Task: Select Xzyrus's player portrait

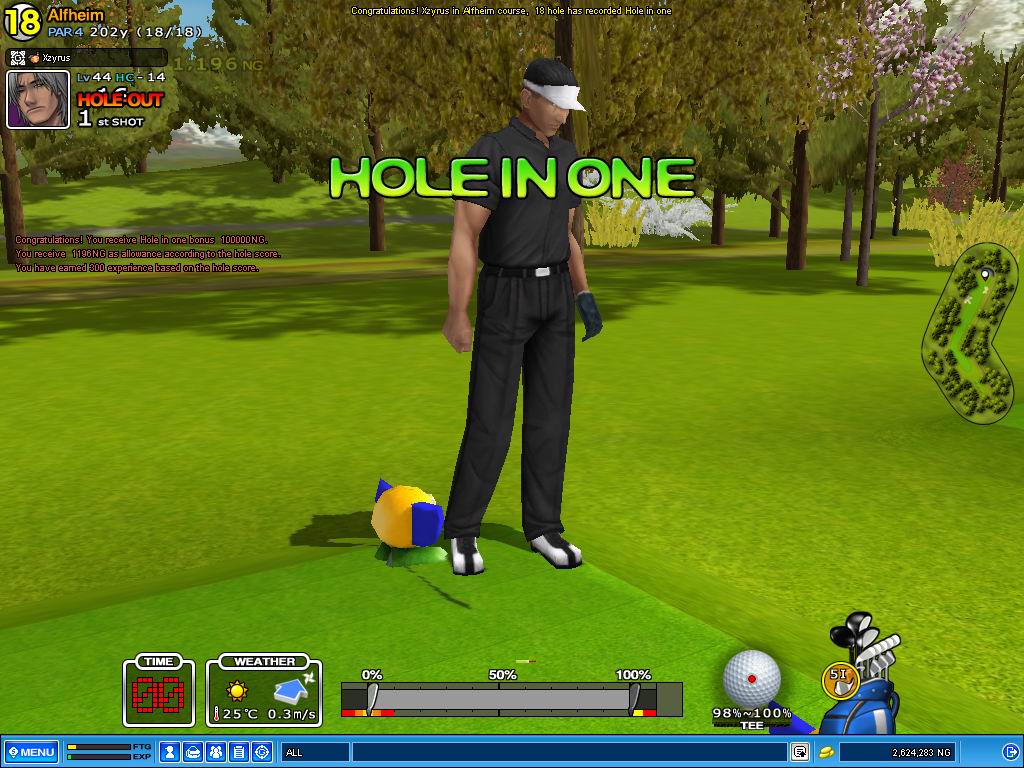Action: point(38,99)
